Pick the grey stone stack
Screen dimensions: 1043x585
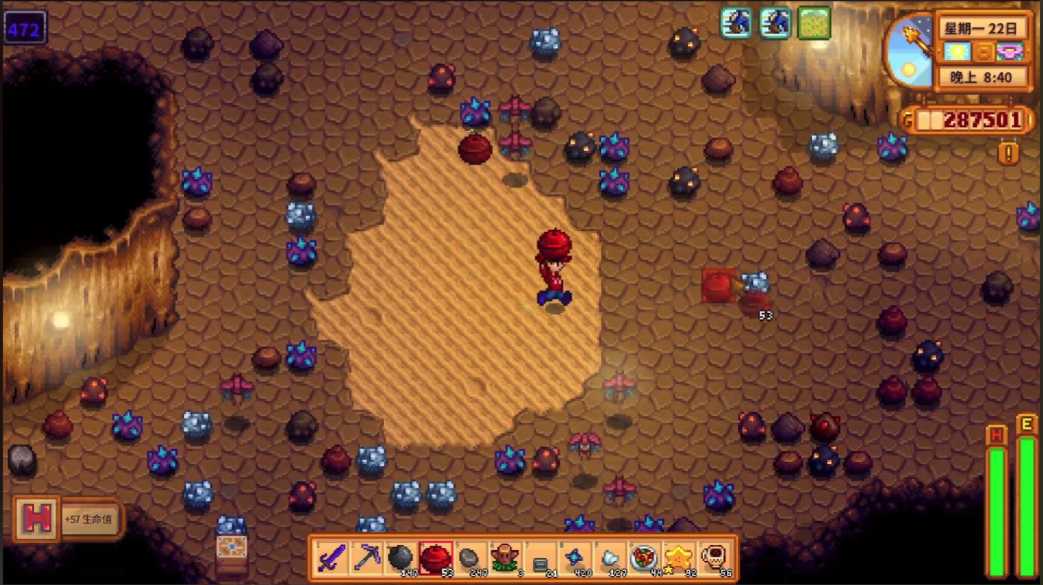(x=470, y=557)
